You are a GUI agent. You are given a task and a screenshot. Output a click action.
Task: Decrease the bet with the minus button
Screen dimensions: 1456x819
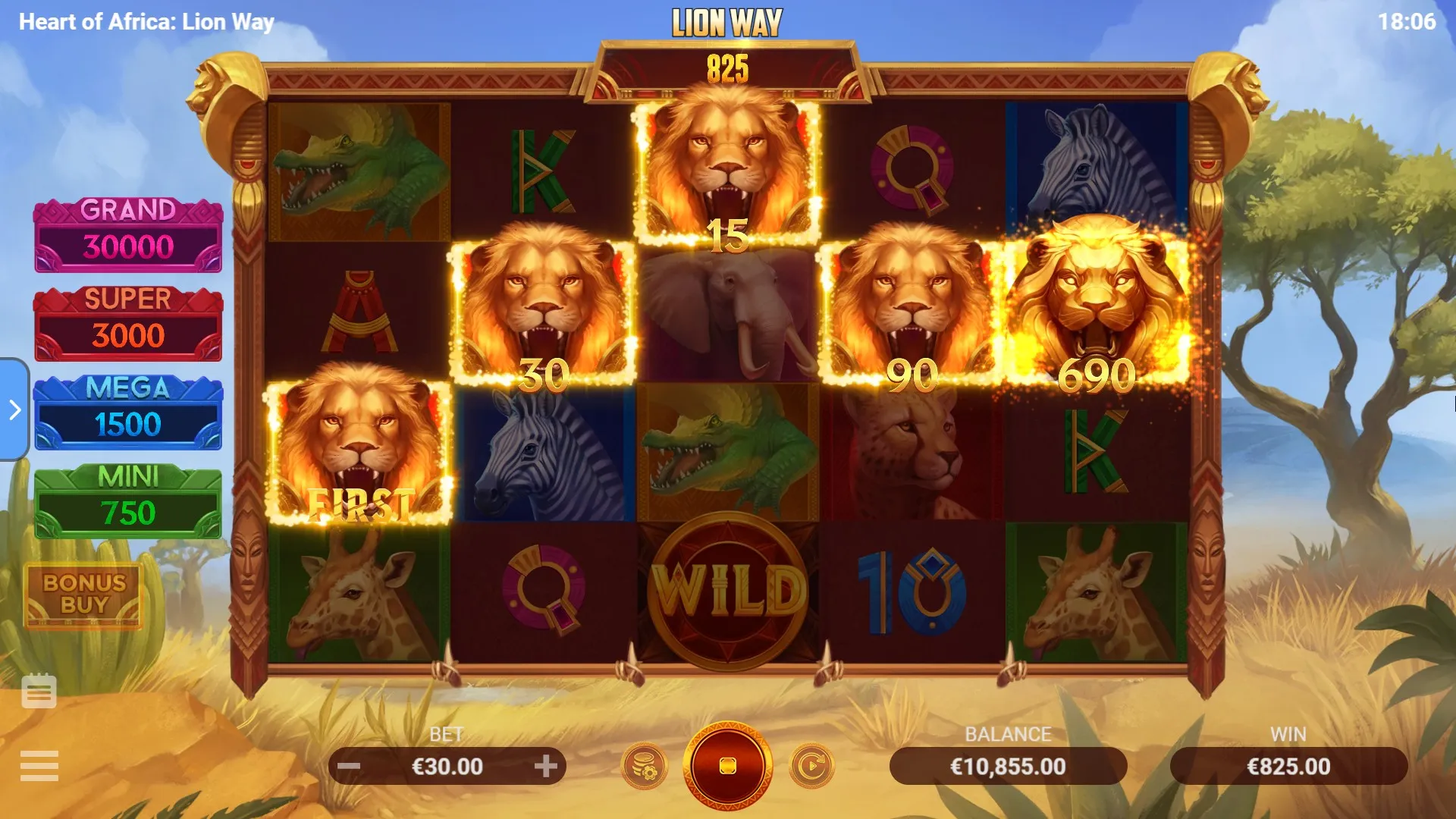click(349, 766)
